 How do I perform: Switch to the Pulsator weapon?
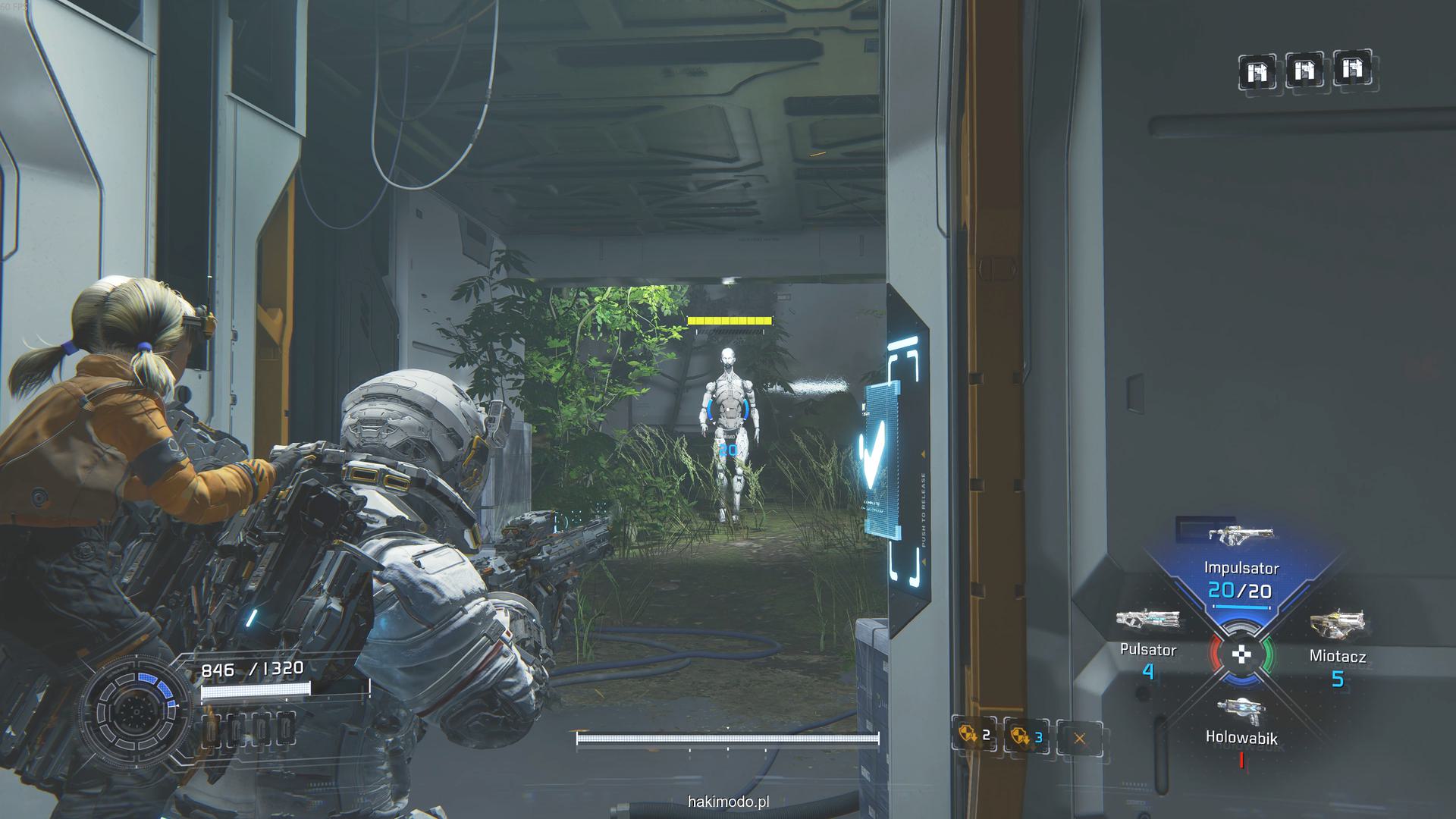[x=1147, y=639]
